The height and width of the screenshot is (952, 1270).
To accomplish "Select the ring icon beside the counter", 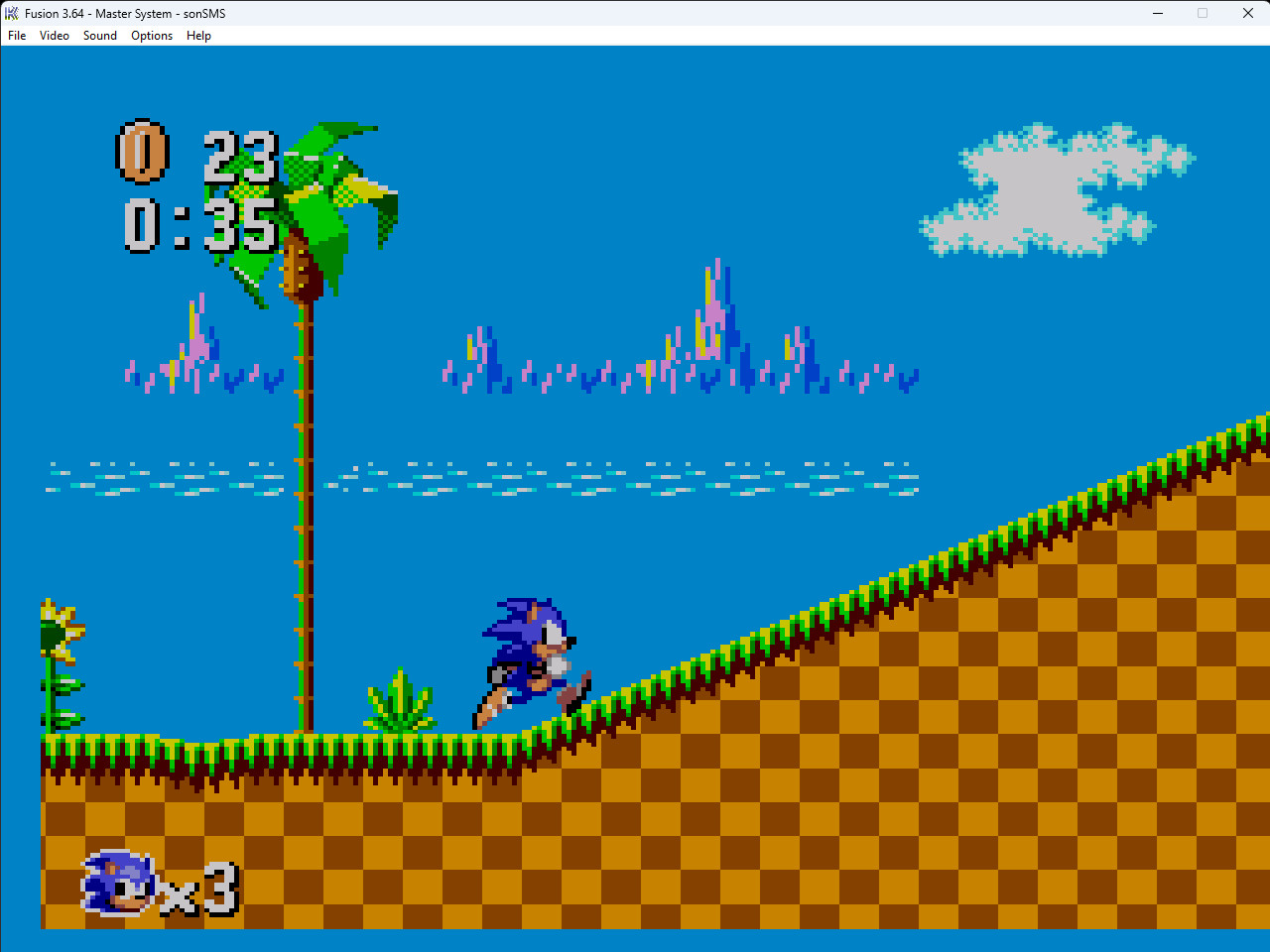I will pyautogui.click(x=140, y=151).
